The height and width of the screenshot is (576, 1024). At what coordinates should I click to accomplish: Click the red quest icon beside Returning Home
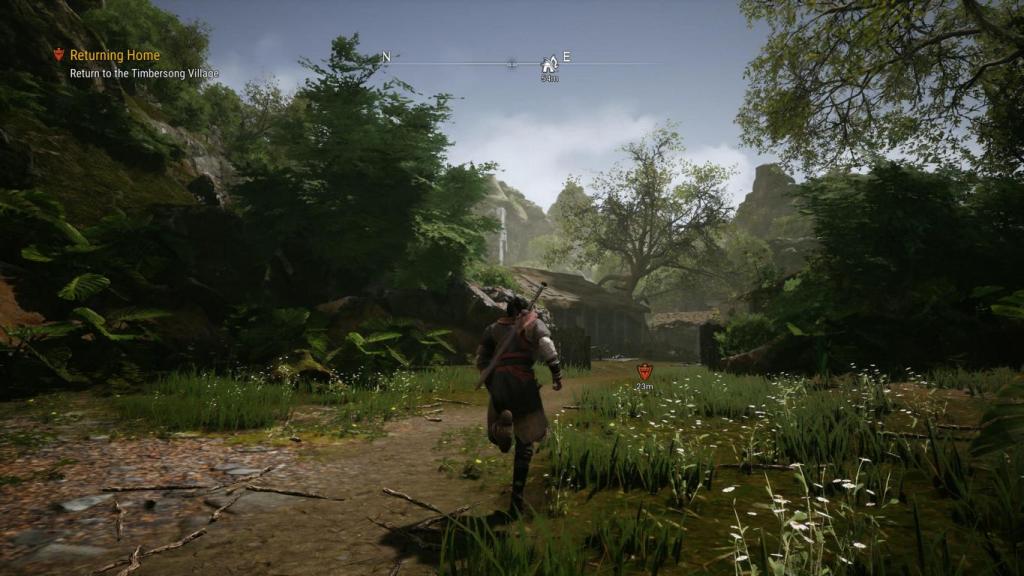[58, 55]
